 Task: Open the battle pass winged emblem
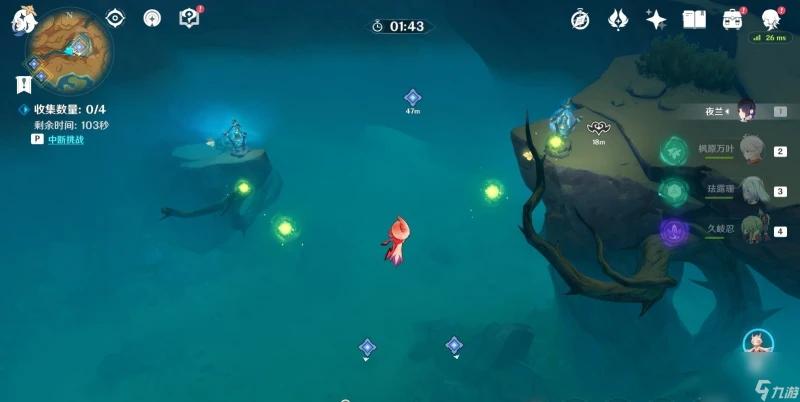(617, 19)
